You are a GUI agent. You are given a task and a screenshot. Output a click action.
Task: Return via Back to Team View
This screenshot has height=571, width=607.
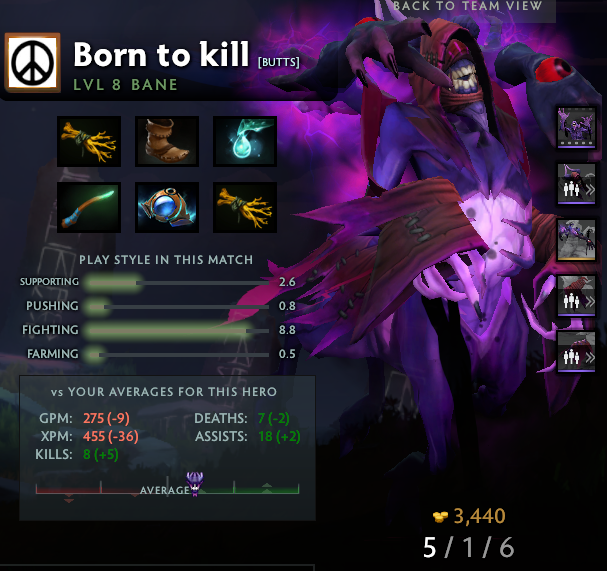click(467, 6)
